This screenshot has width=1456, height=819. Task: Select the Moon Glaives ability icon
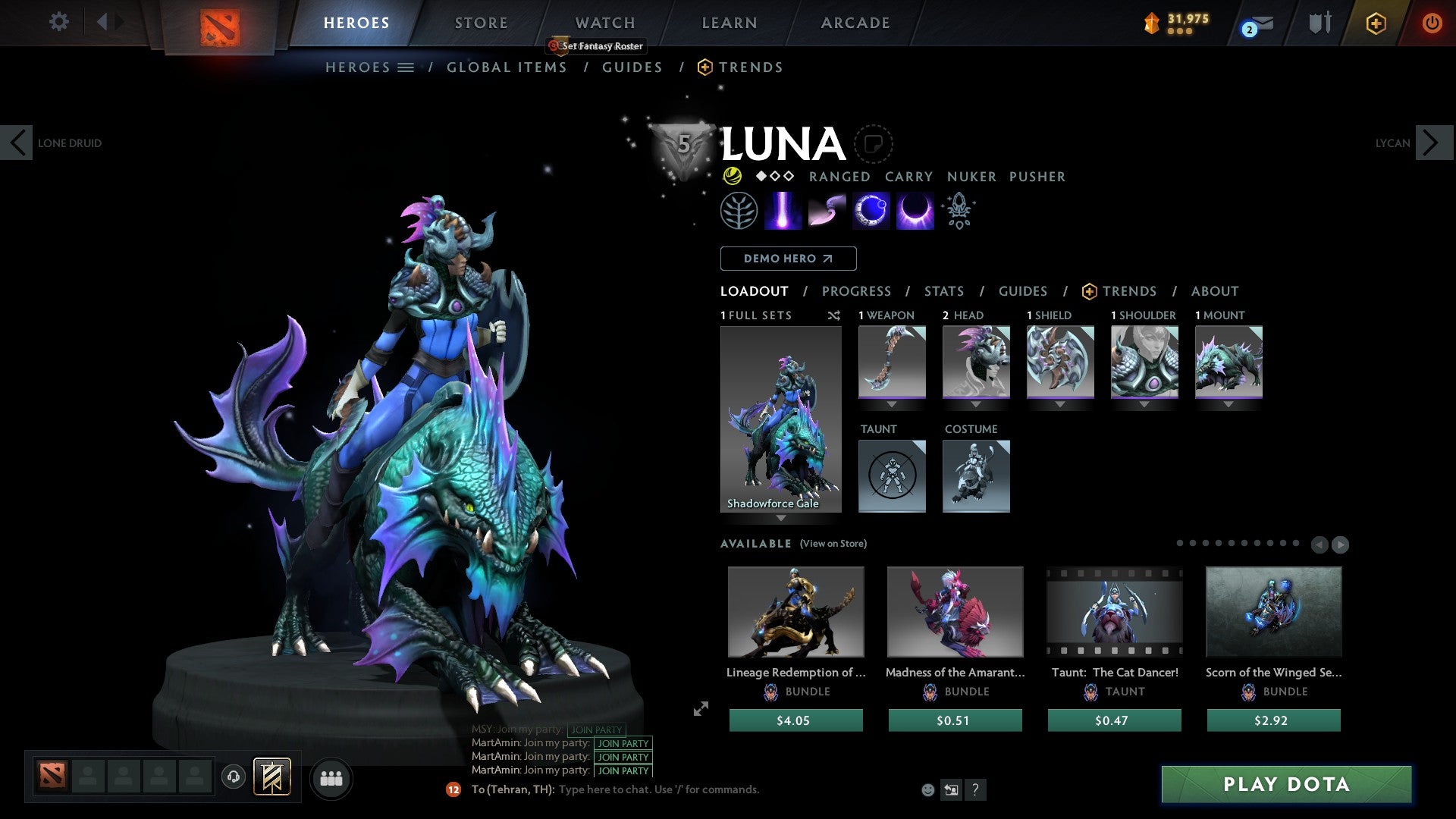coord(827,210)
